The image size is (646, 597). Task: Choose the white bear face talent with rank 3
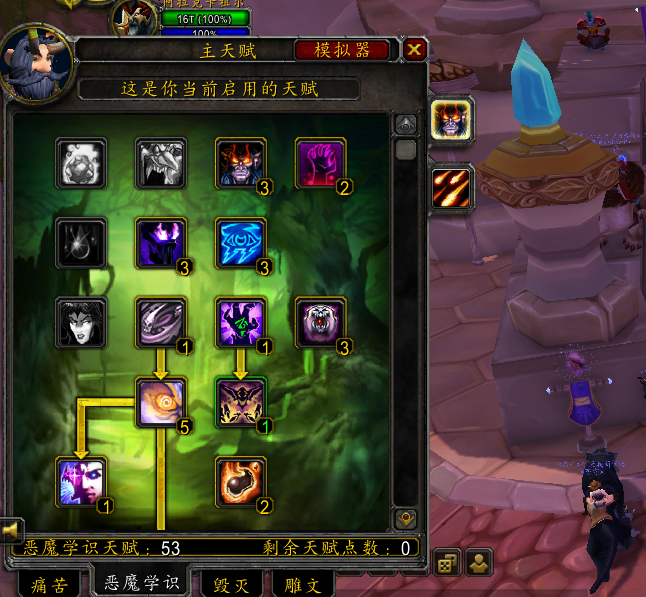321,323
